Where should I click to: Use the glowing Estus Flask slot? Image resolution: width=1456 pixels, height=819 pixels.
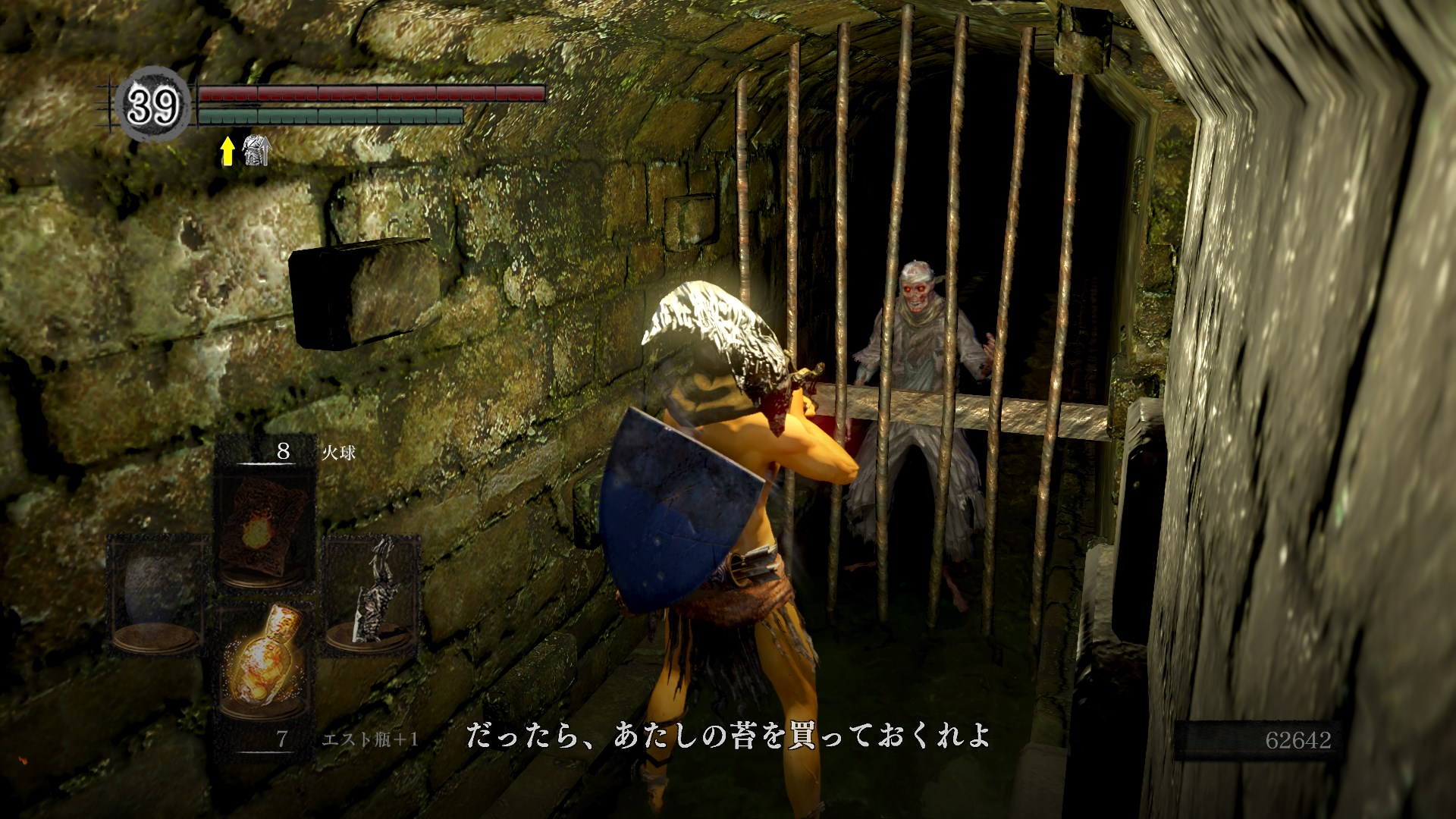point(264,666)
